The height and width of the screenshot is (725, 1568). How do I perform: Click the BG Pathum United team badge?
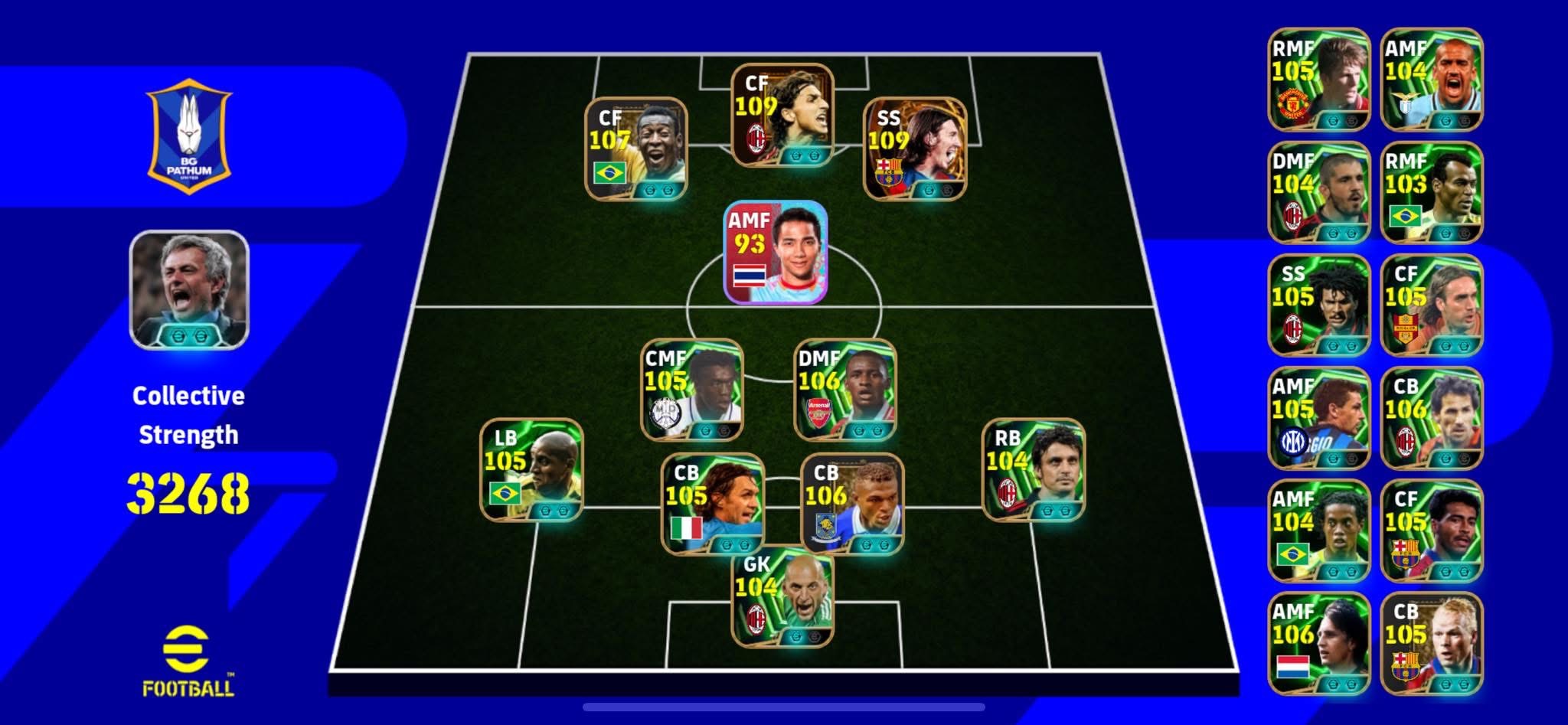[x=189, y=136]
